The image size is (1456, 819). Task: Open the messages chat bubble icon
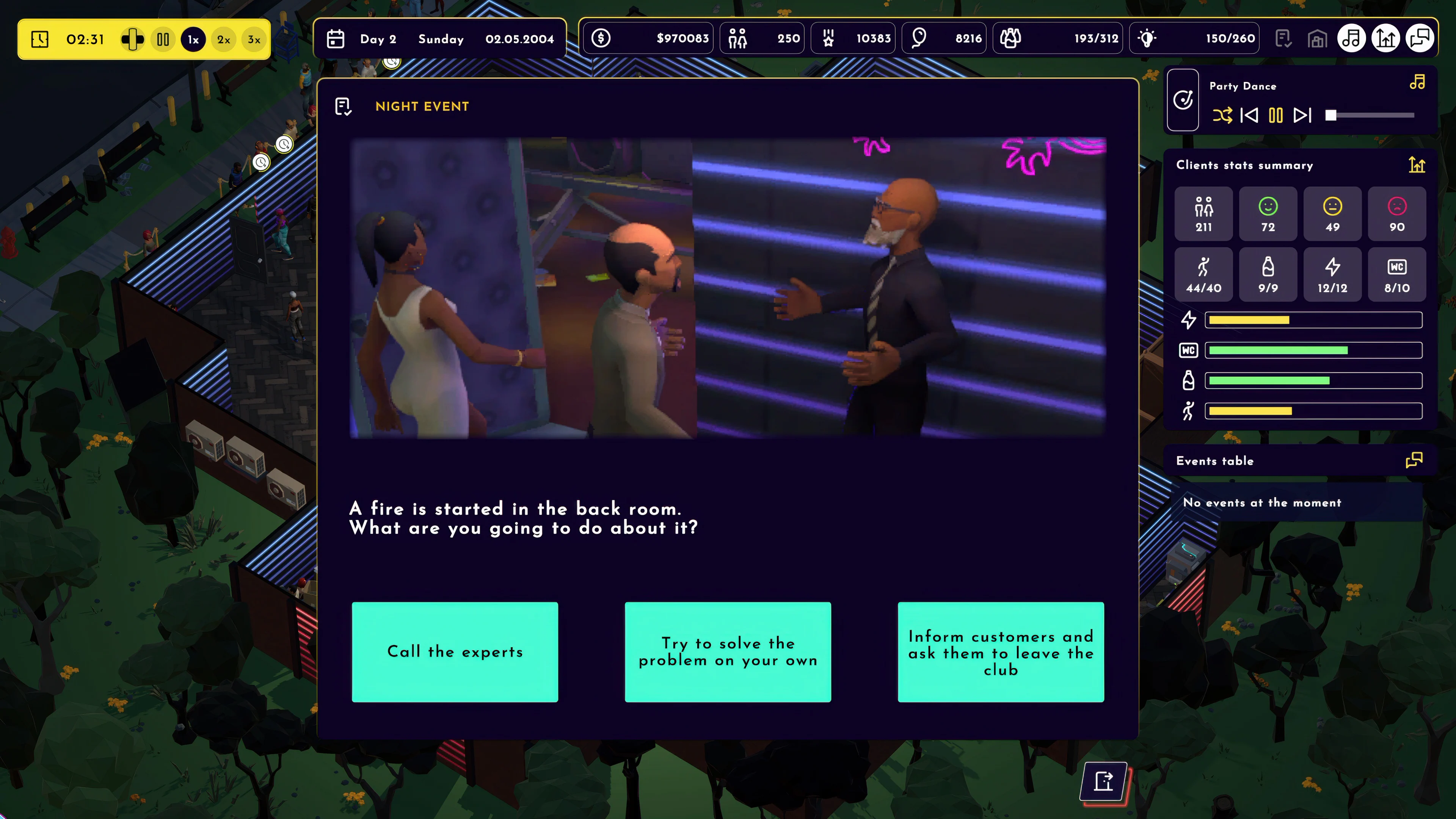tap(1420, 38)
